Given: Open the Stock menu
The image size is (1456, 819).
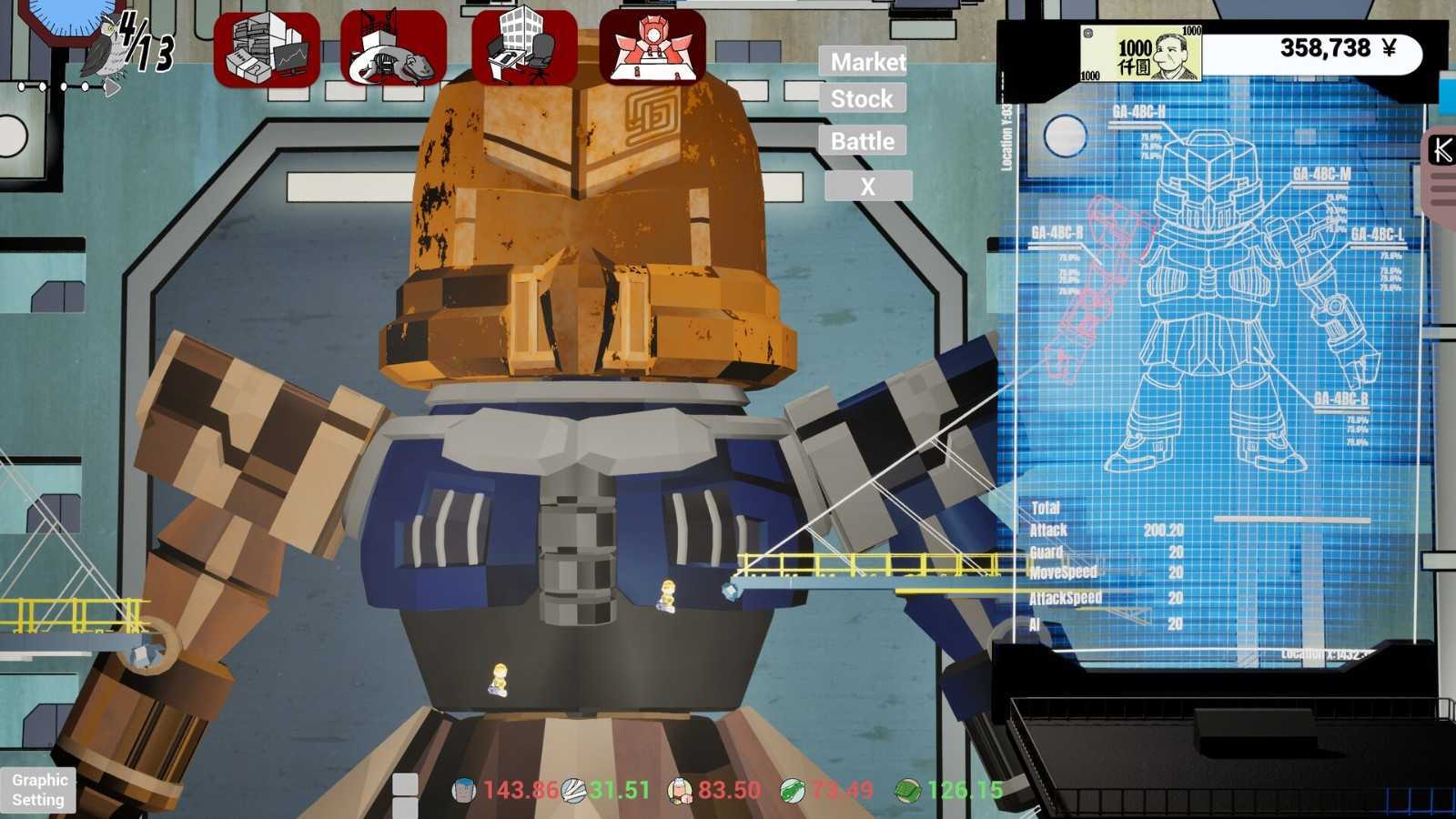Looking at the screenshot, I should tap(863, 99).
